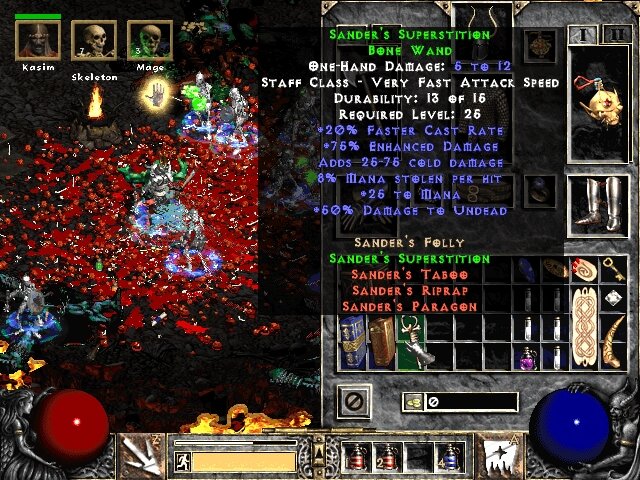Pick up the blue tome in inventory
The height and width of the screenshot is (480, 640).
352,341
